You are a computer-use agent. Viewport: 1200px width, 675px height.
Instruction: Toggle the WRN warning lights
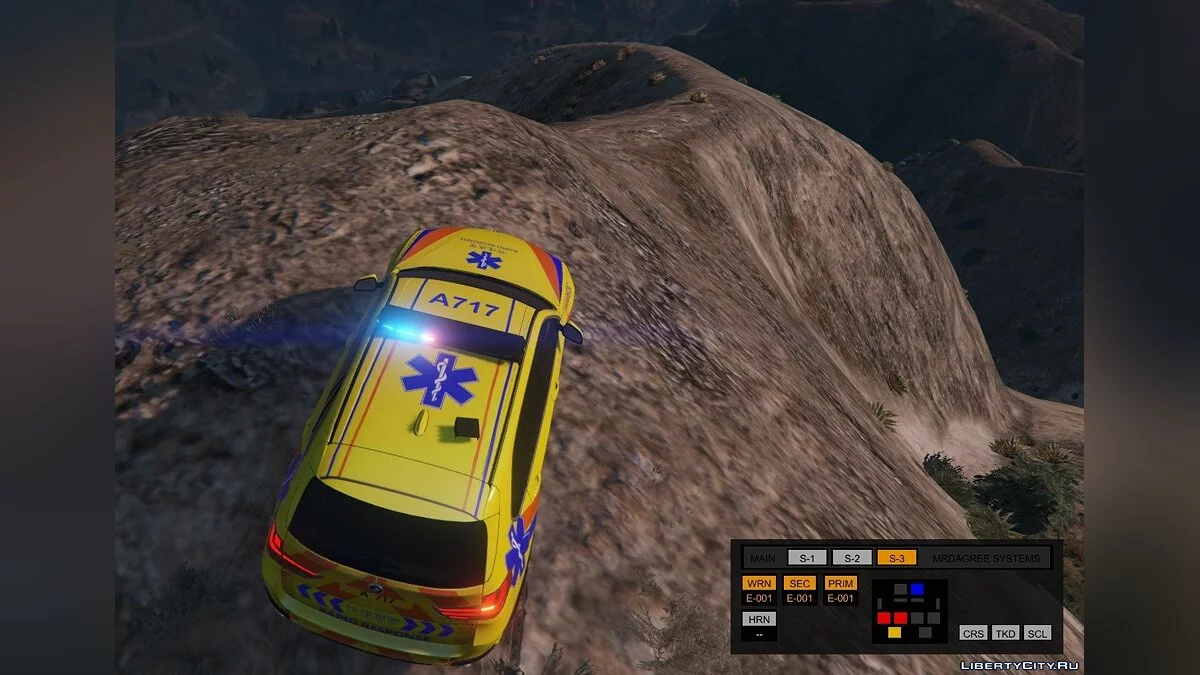click(759, 583)
